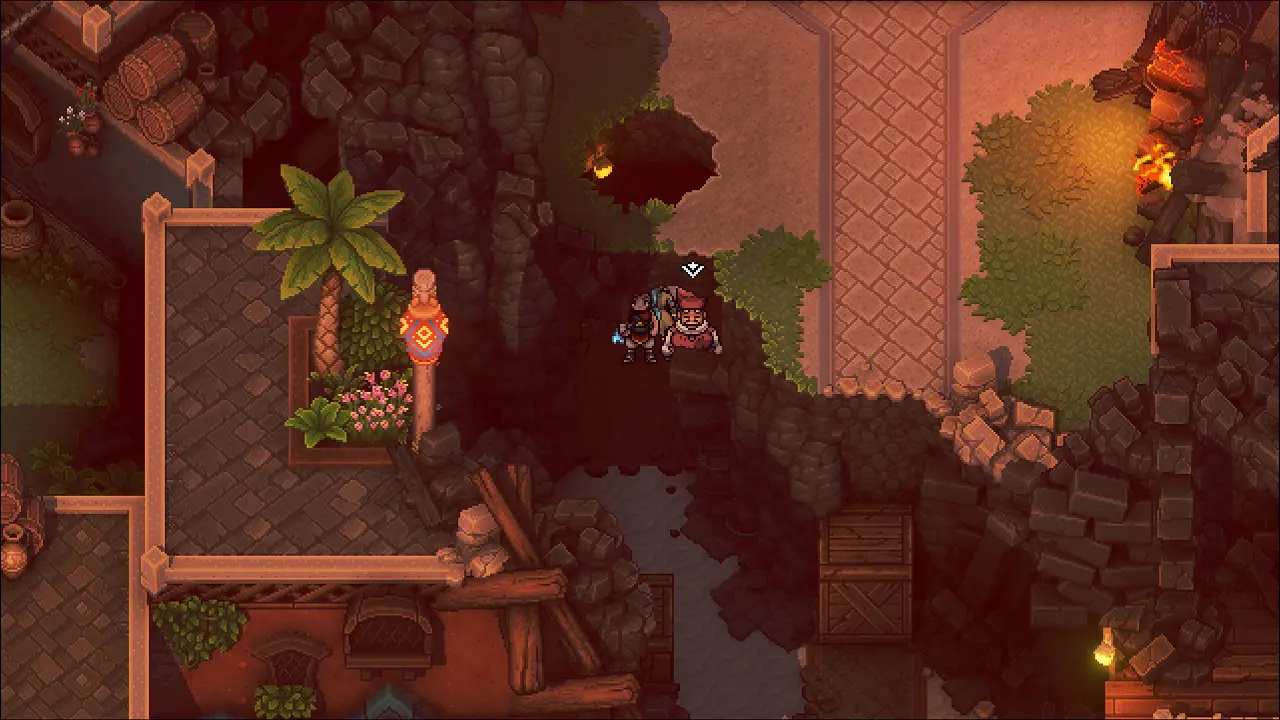
Task: Click the white chevron interaction marker
Action: point(692,269)
